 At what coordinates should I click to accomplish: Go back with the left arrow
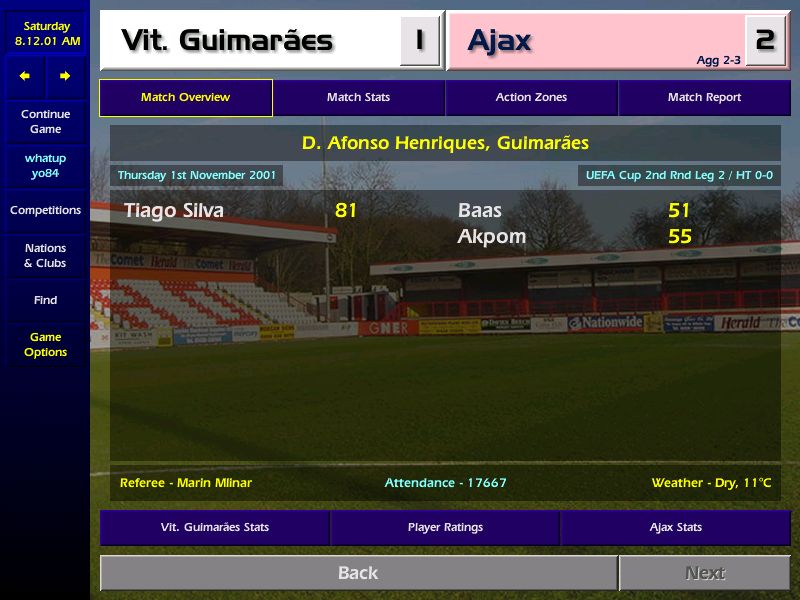pyautogui.click(x=25, y=76)
